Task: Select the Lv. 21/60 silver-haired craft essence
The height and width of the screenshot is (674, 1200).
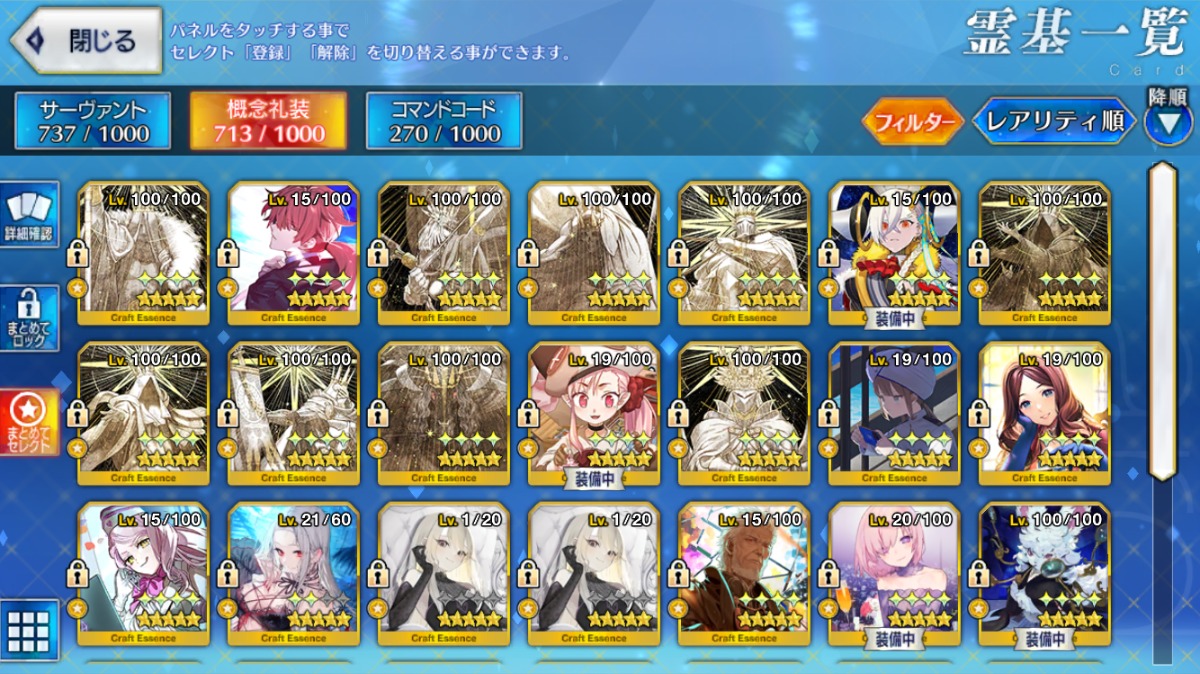Action: (293, 573)
